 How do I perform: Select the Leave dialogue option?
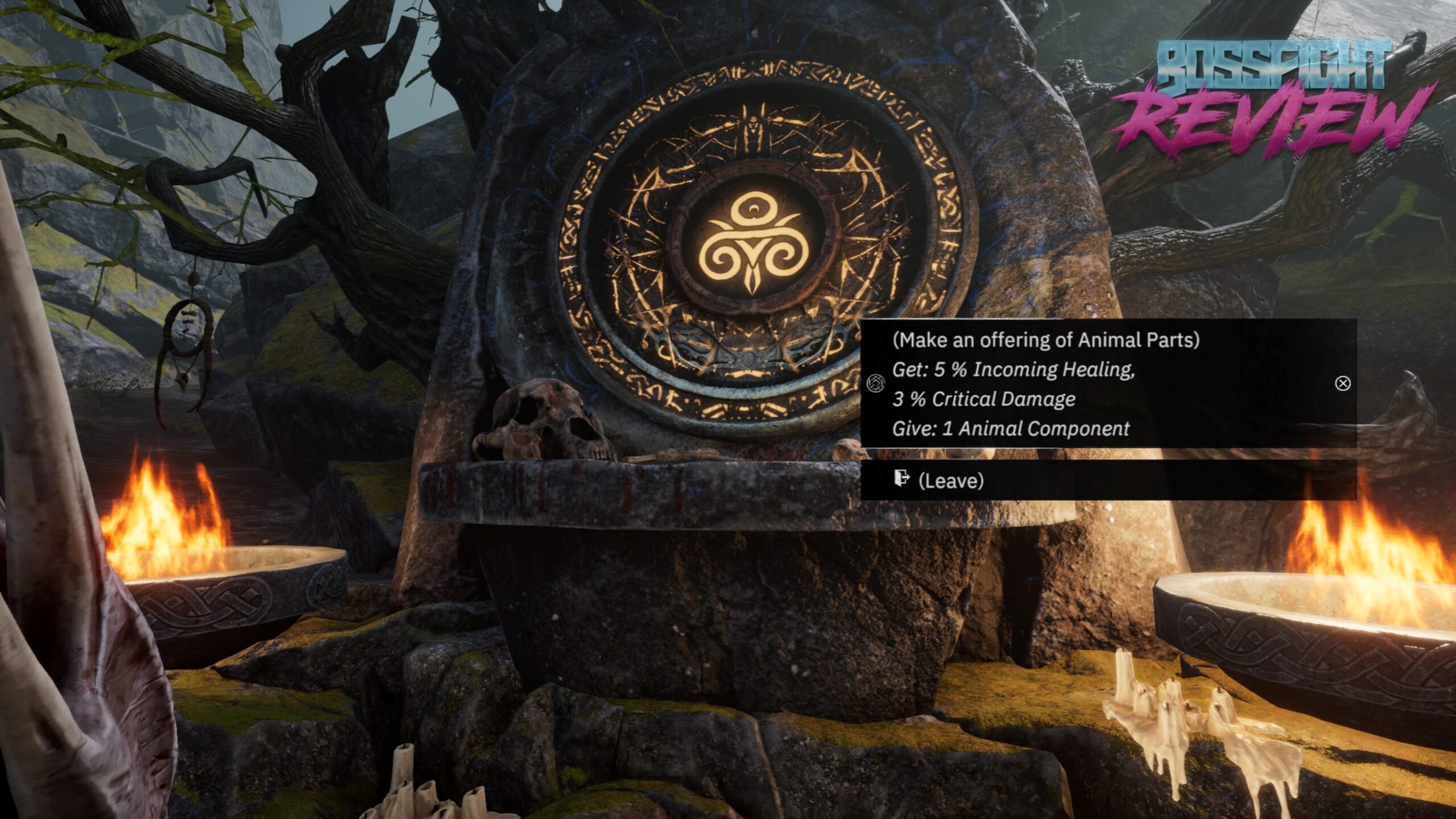pyautogui.click(x=950, y=481)
